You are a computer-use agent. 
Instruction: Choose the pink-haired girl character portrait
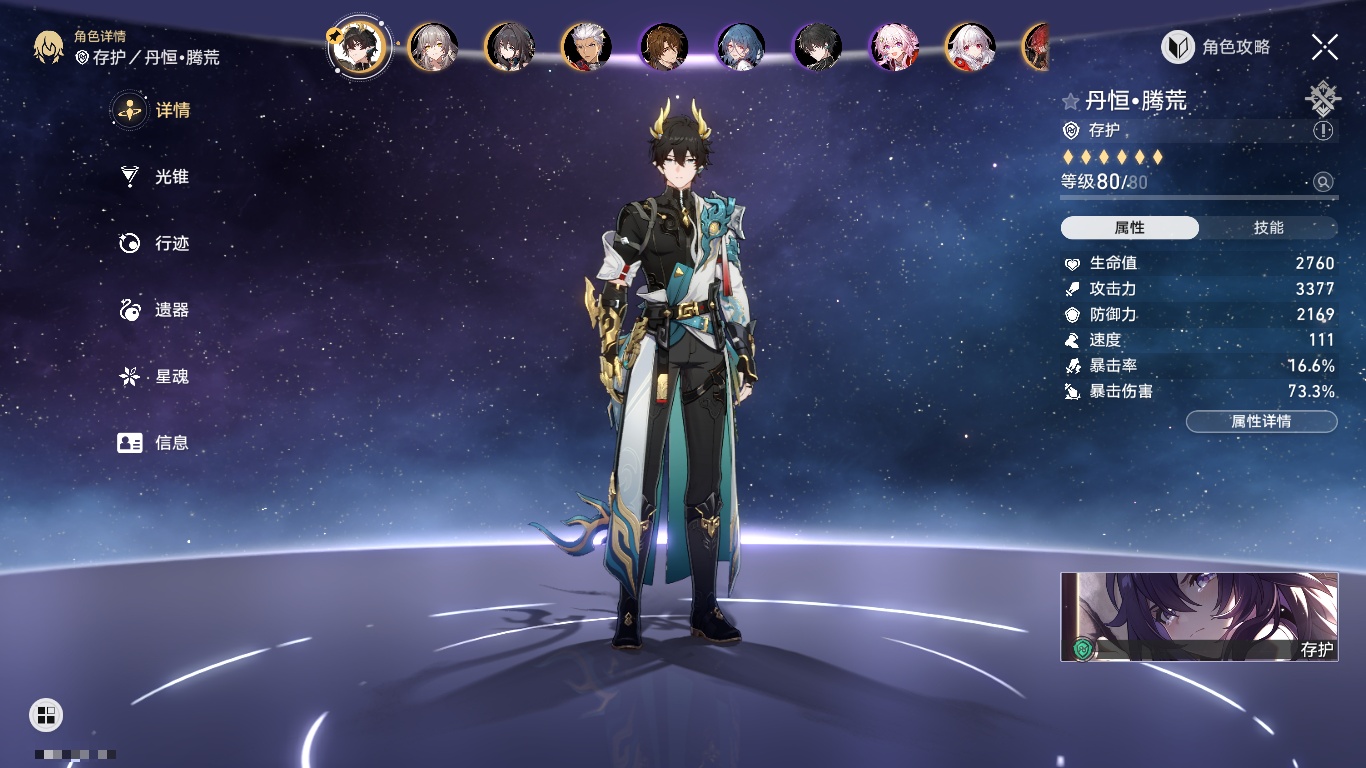(894, 47)
